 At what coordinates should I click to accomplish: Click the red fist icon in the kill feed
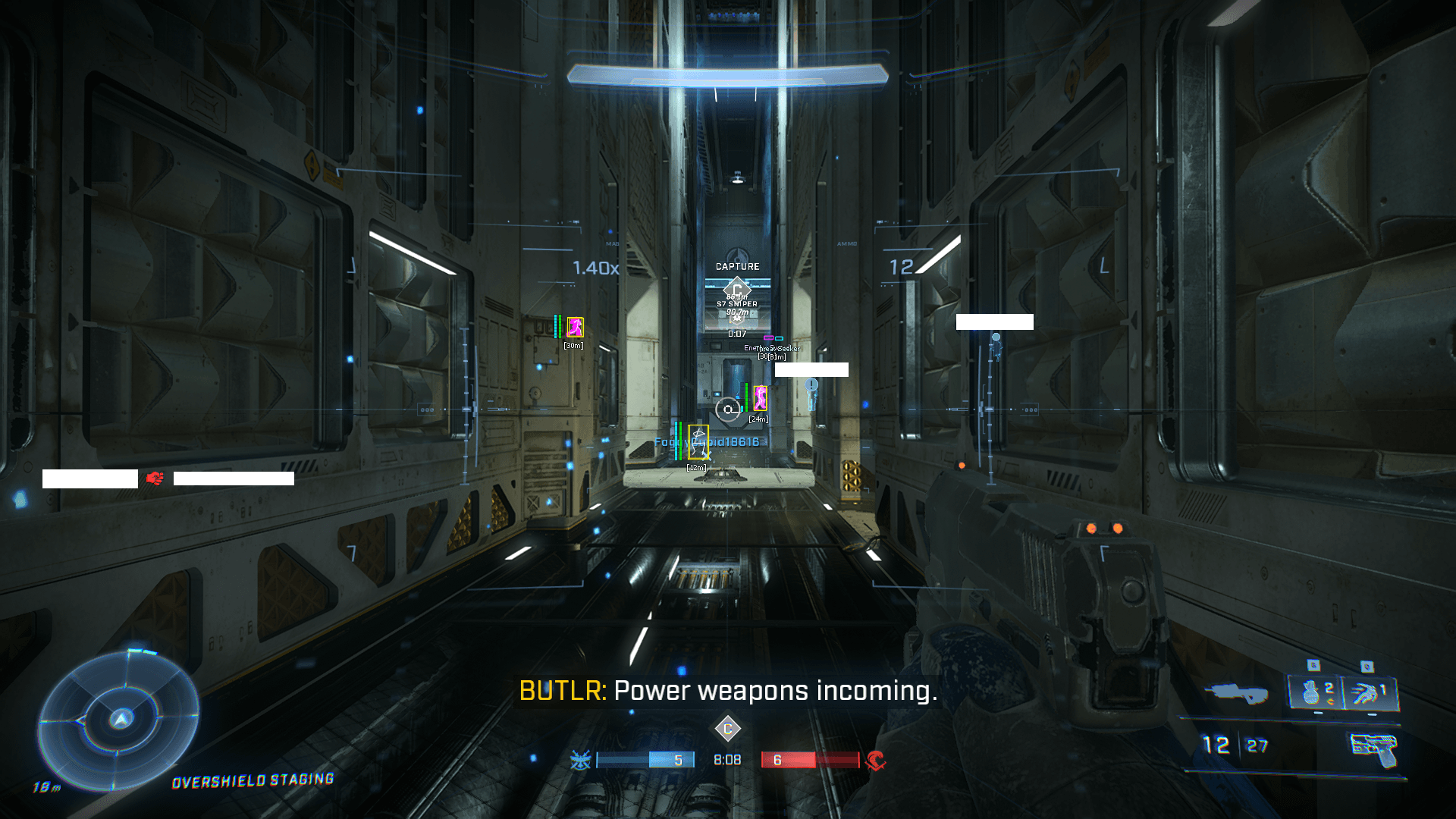point(155,479)
